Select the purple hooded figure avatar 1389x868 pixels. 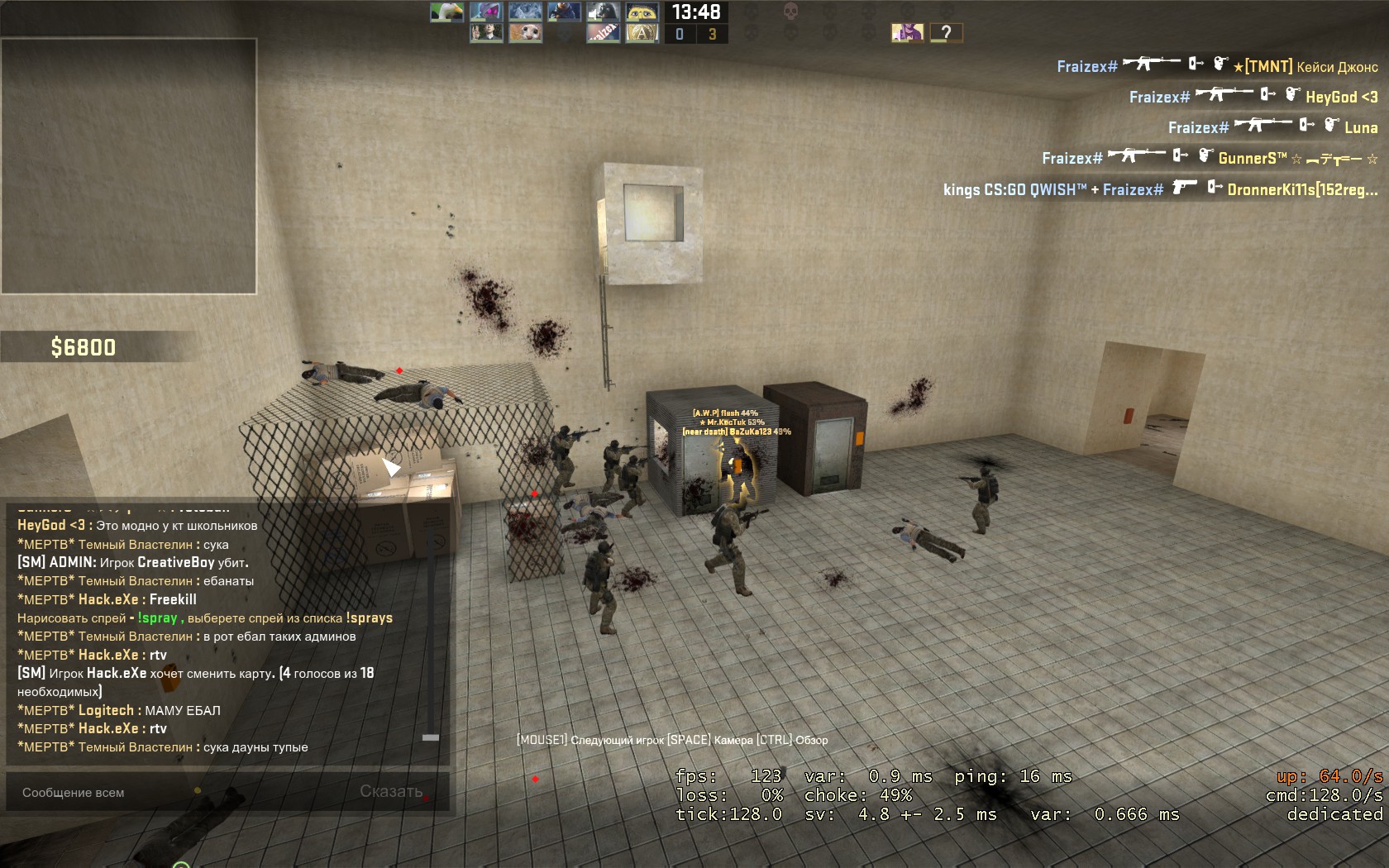pyautogui.click(x=907, y=32)
